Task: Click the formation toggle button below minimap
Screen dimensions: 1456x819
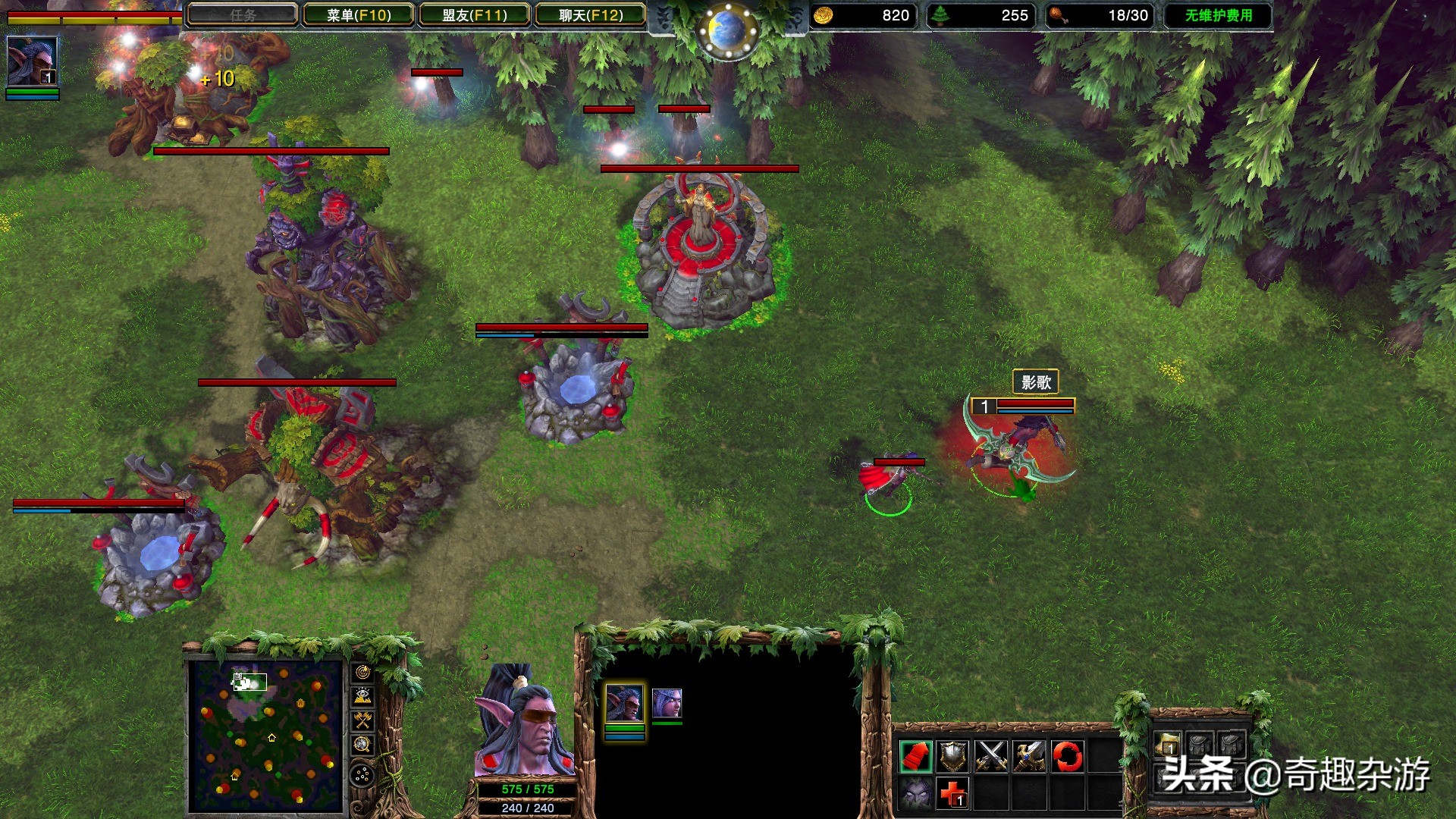Action: coord(362,775)
